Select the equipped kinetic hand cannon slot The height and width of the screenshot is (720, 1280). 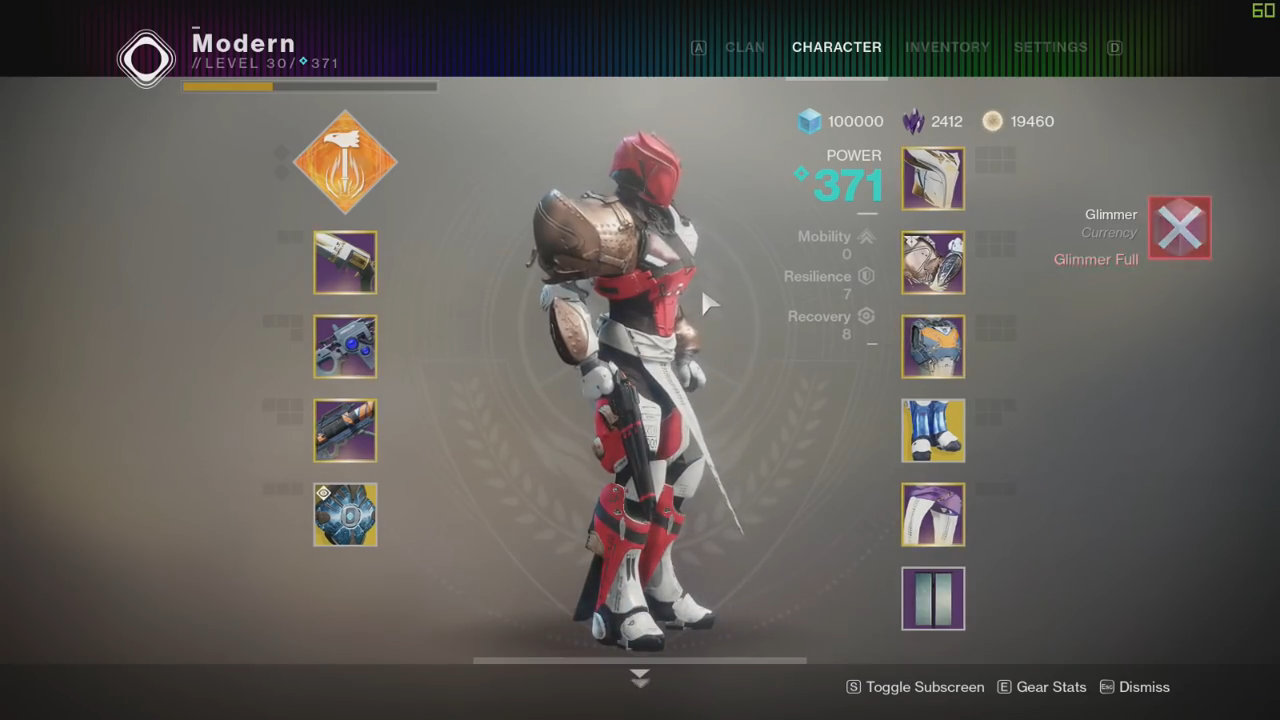tap(345, 263)
